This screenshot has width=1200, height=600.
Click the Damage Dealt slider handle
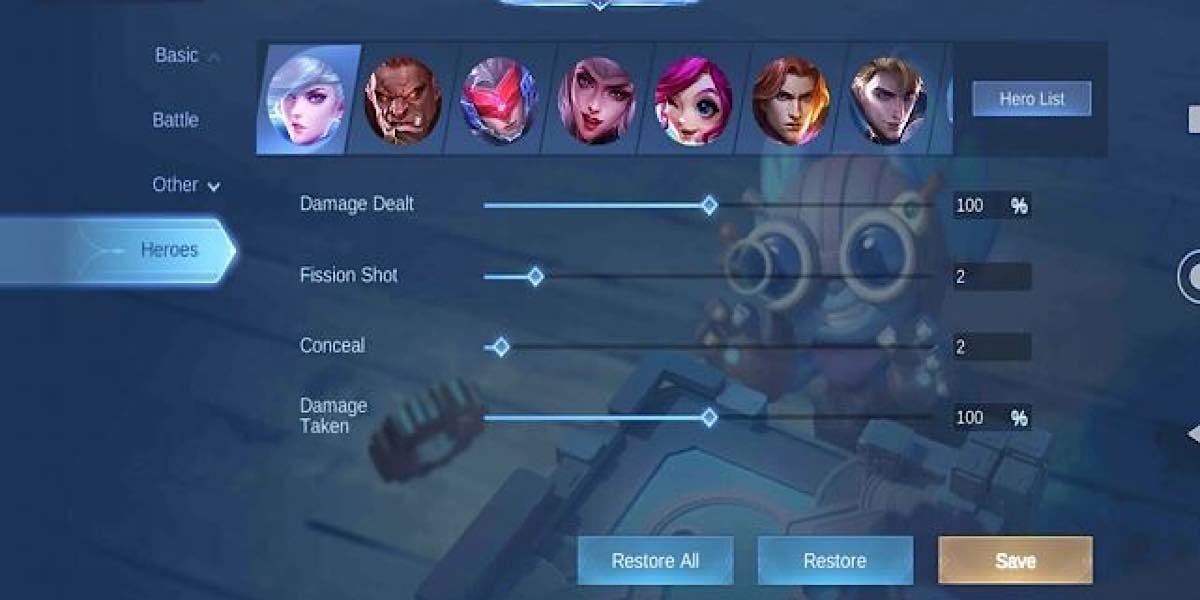pyautogui.click(x=709, y=206)
